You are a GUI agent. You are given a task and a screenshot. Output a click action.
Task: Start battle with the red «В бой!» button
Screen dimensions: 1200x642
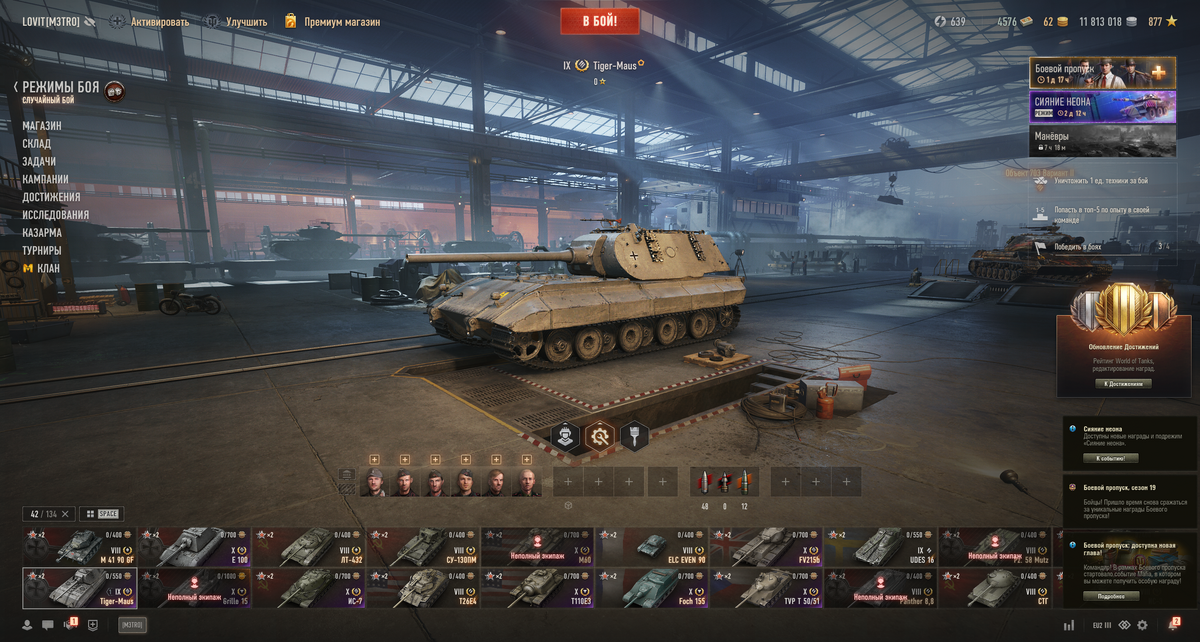click(x=600, y=21)
